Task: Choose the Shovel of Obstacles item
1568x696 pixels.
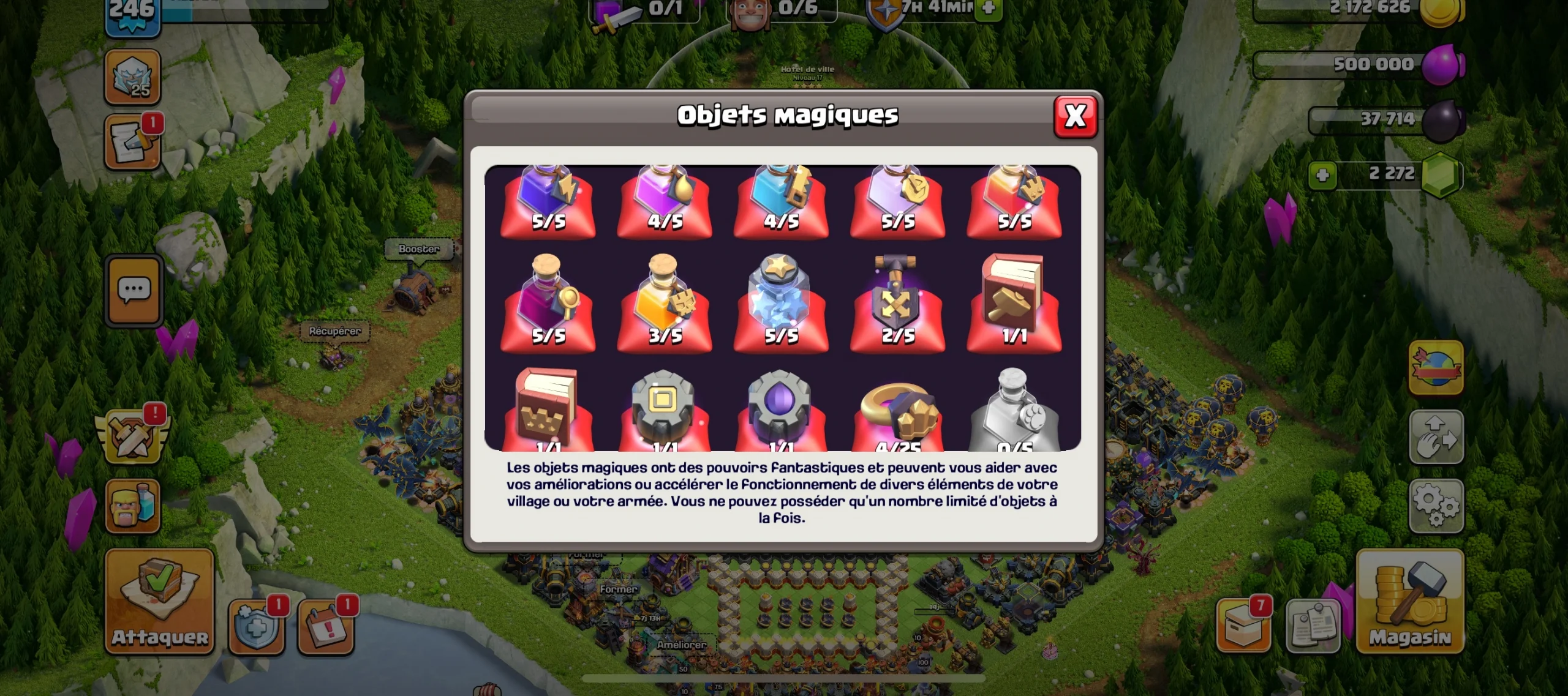Action: pos(897,301)
